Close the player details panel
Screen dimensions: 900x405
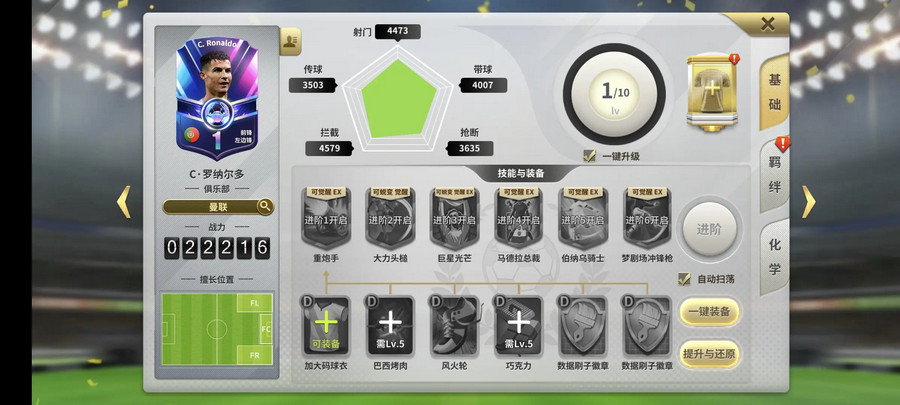768,24
